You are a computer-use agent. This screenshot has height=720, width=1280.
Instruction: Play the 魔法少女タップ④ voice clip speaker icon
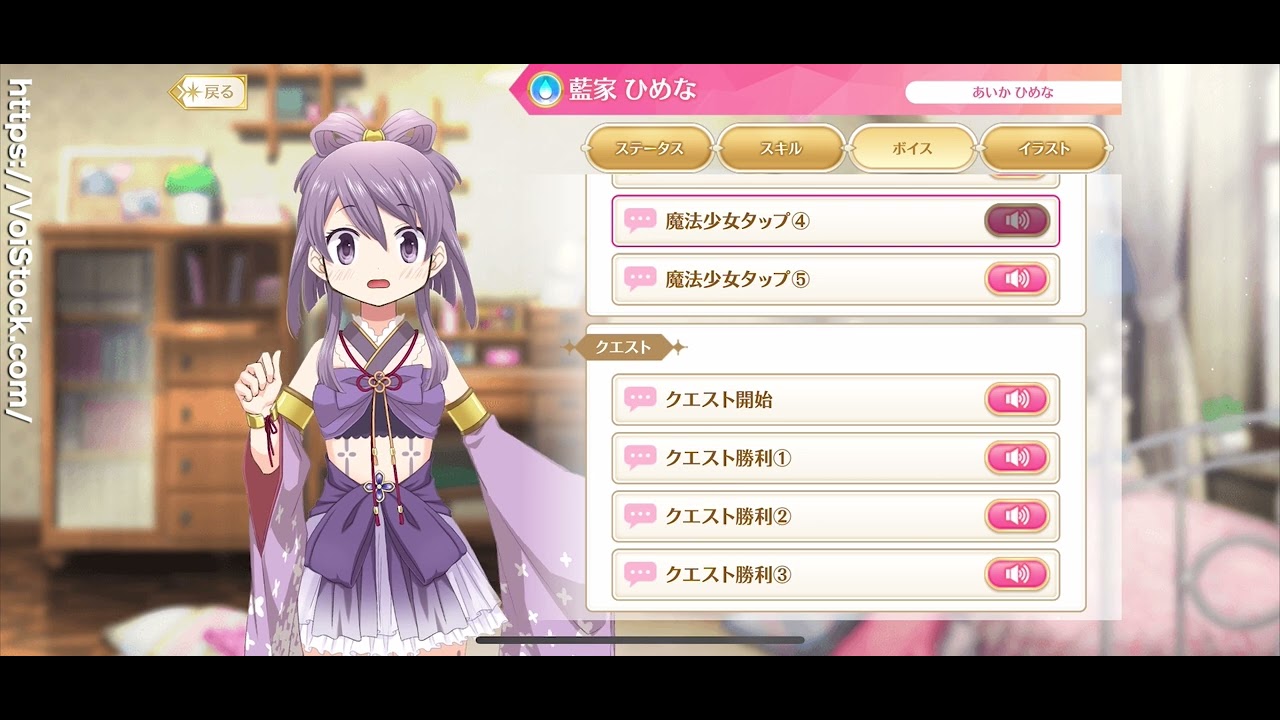pos(1017,221)
